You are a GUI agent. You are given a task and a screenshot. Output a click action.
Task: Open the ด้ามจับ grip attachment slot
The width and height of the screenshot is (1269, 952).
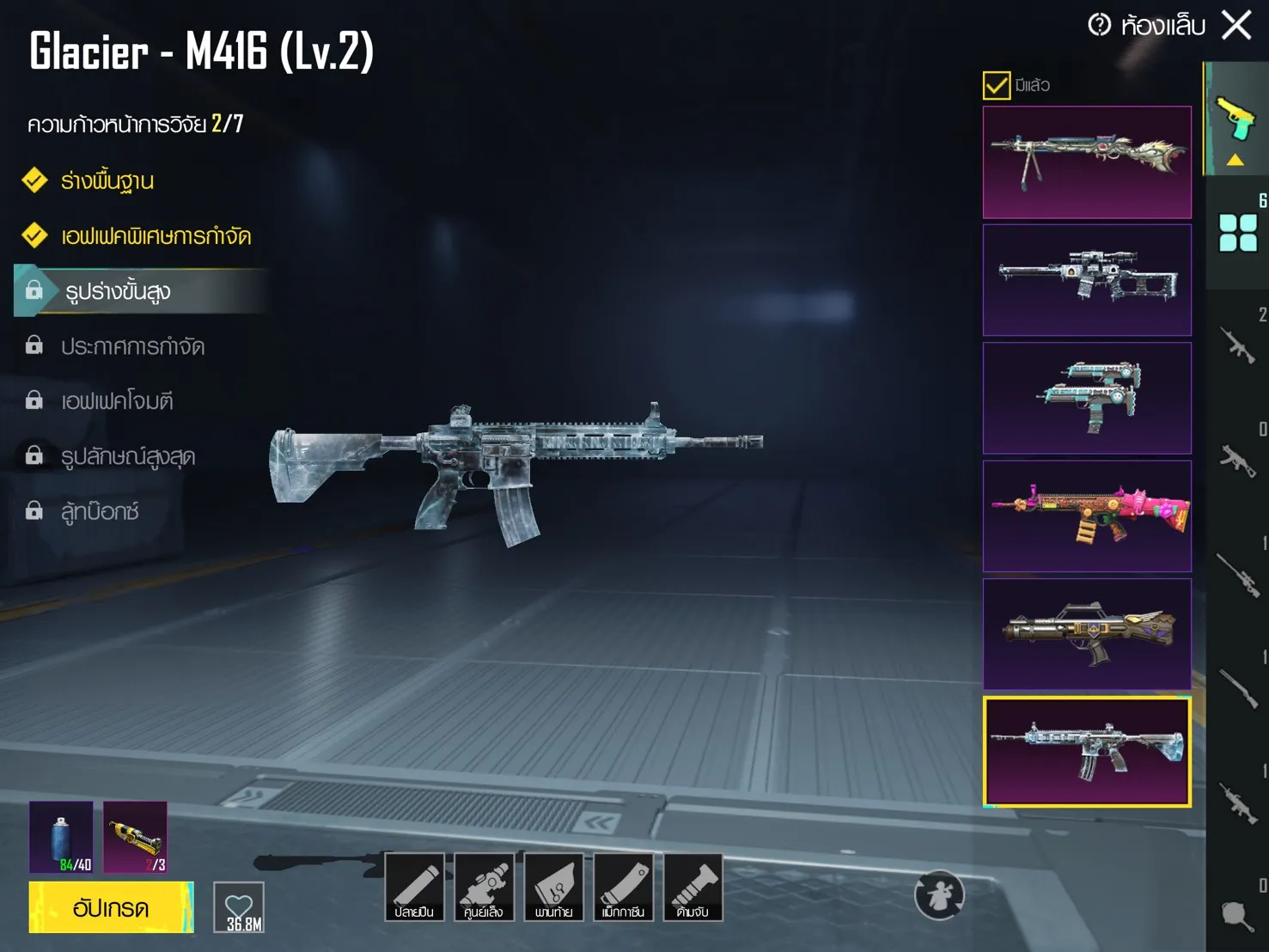point(692,887)
